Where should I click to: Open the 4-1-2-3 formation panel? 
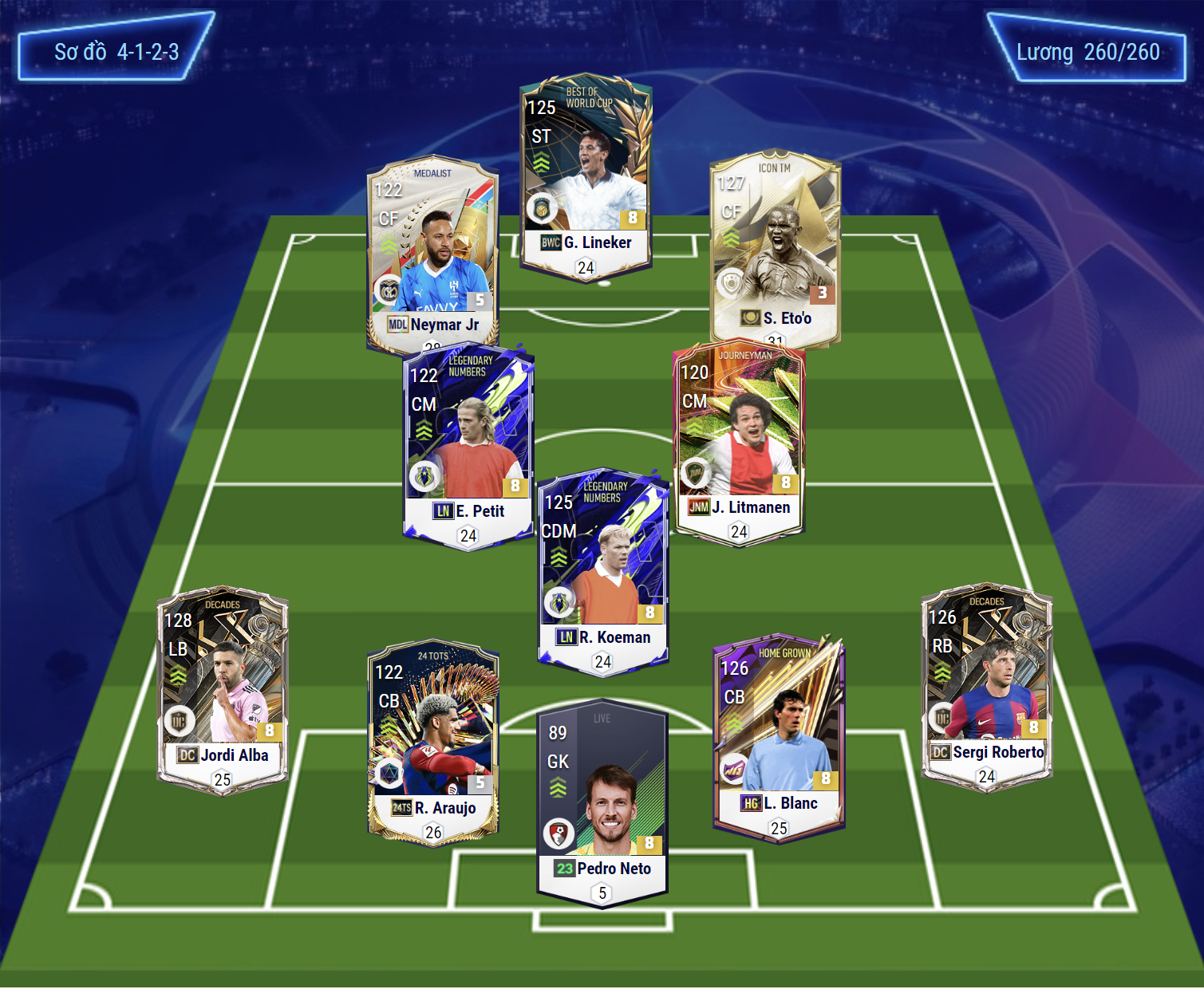[116, 48]
